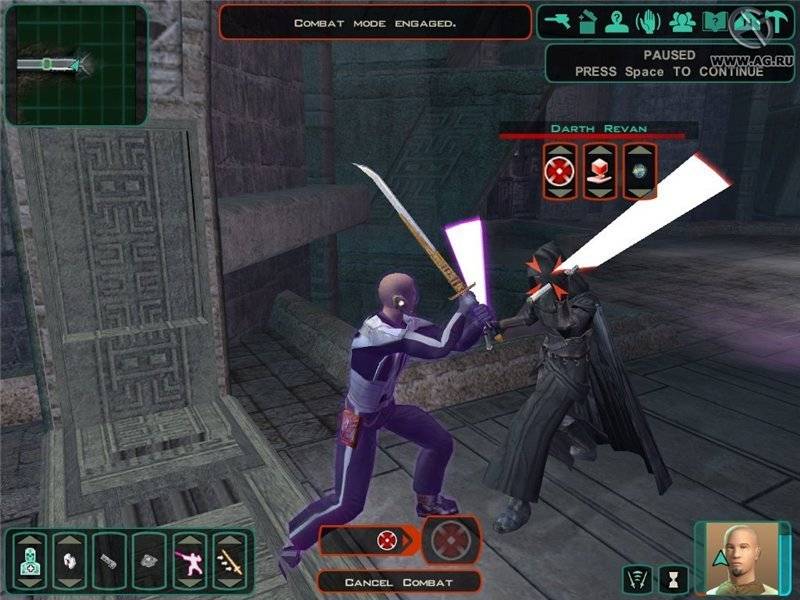Activate the sword with arrows ability slot
This screenshot has width=800, height=600.
pos(231,561)
